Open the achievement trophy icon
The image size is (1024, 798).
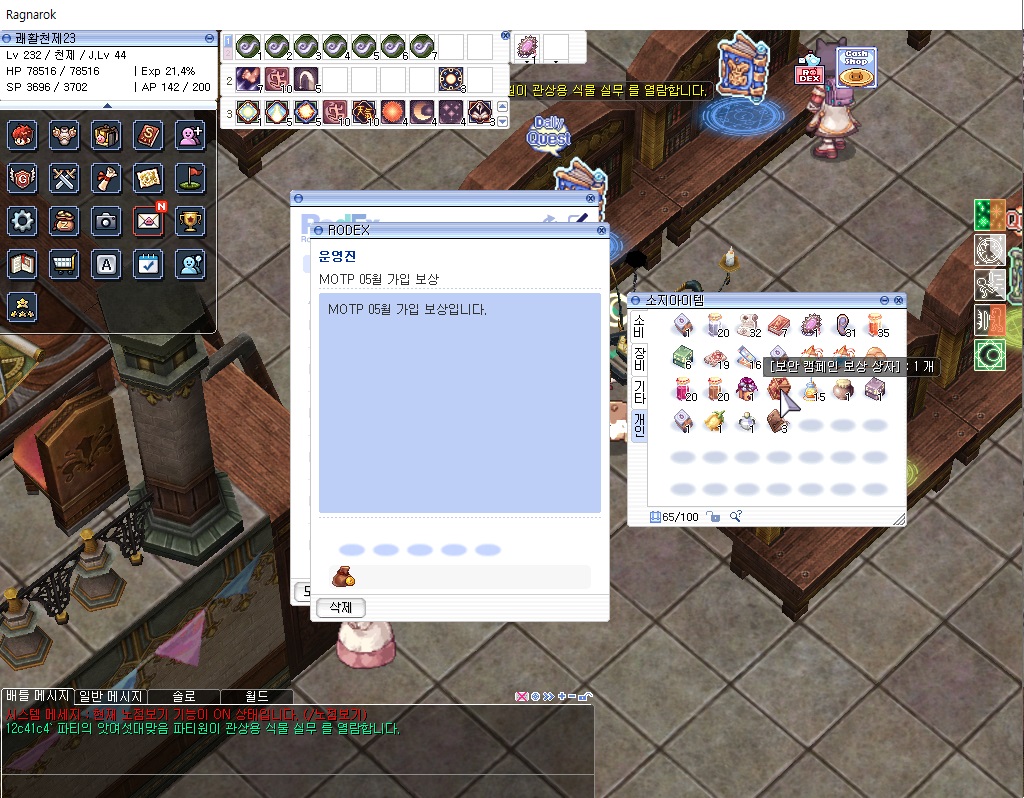pyautogui.click(x=190, y=221)
